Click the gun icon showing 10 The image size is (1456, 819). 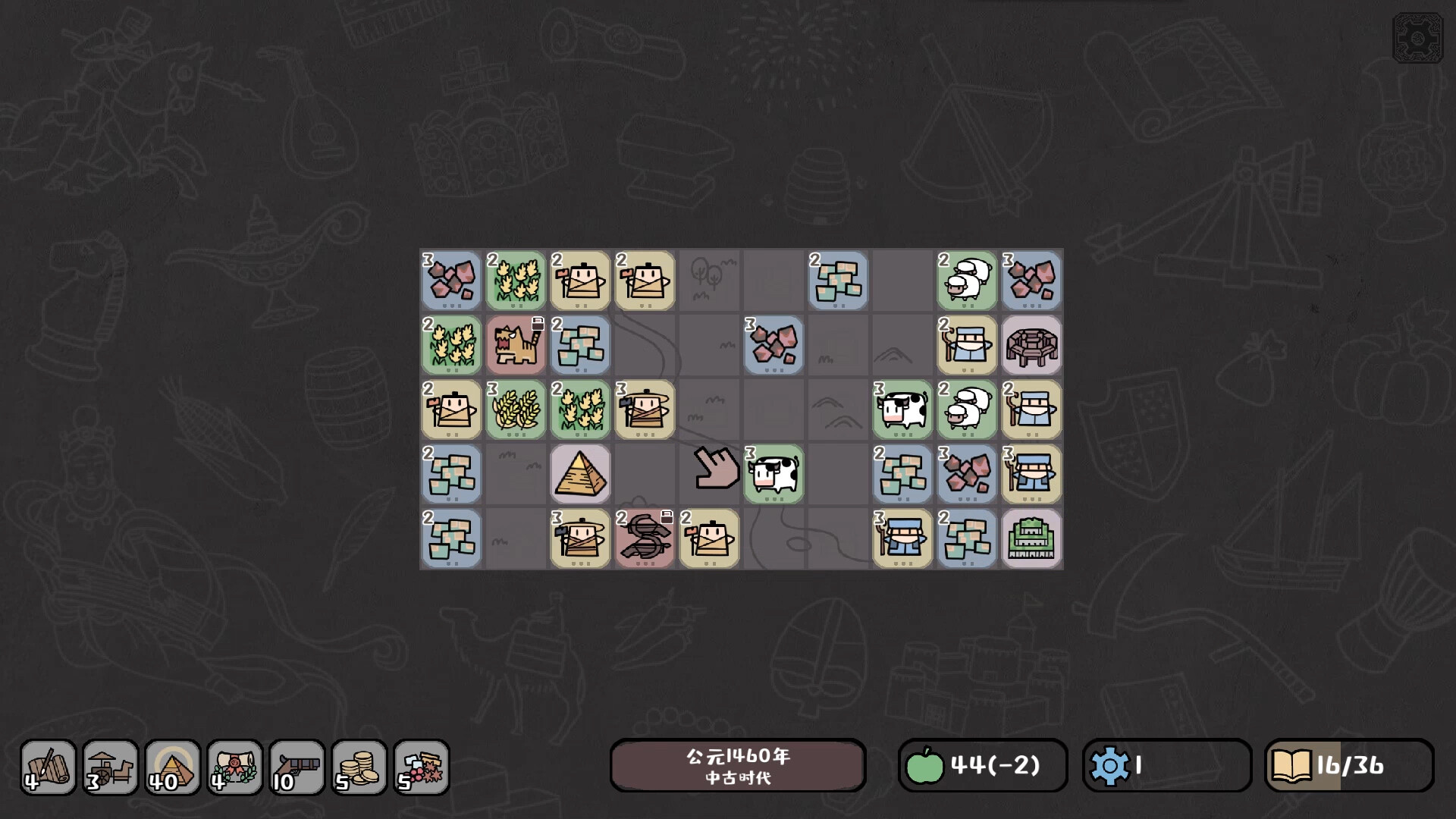point(297,767)
